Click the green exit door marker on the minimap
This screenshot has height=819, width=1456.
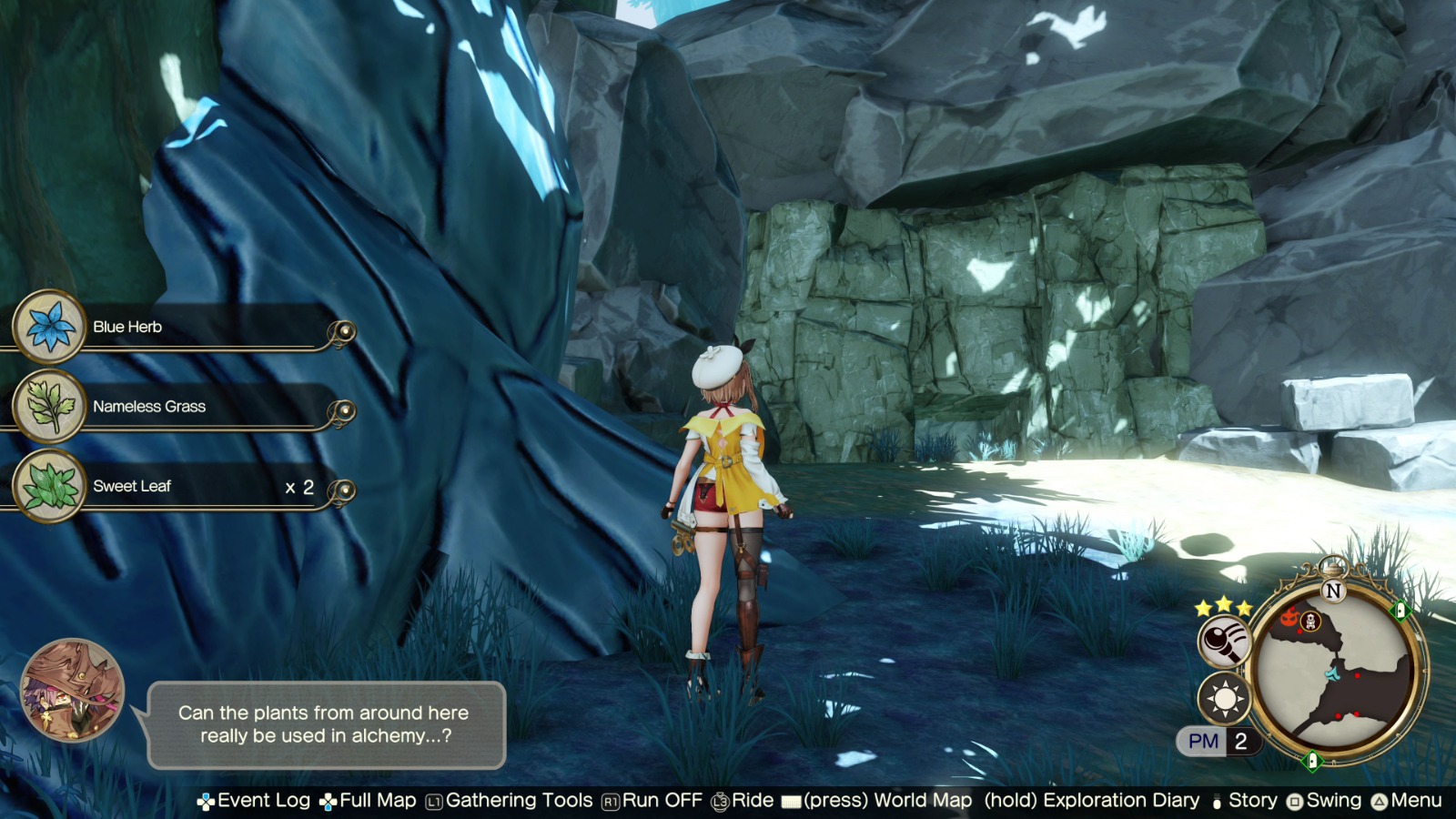1399,611
